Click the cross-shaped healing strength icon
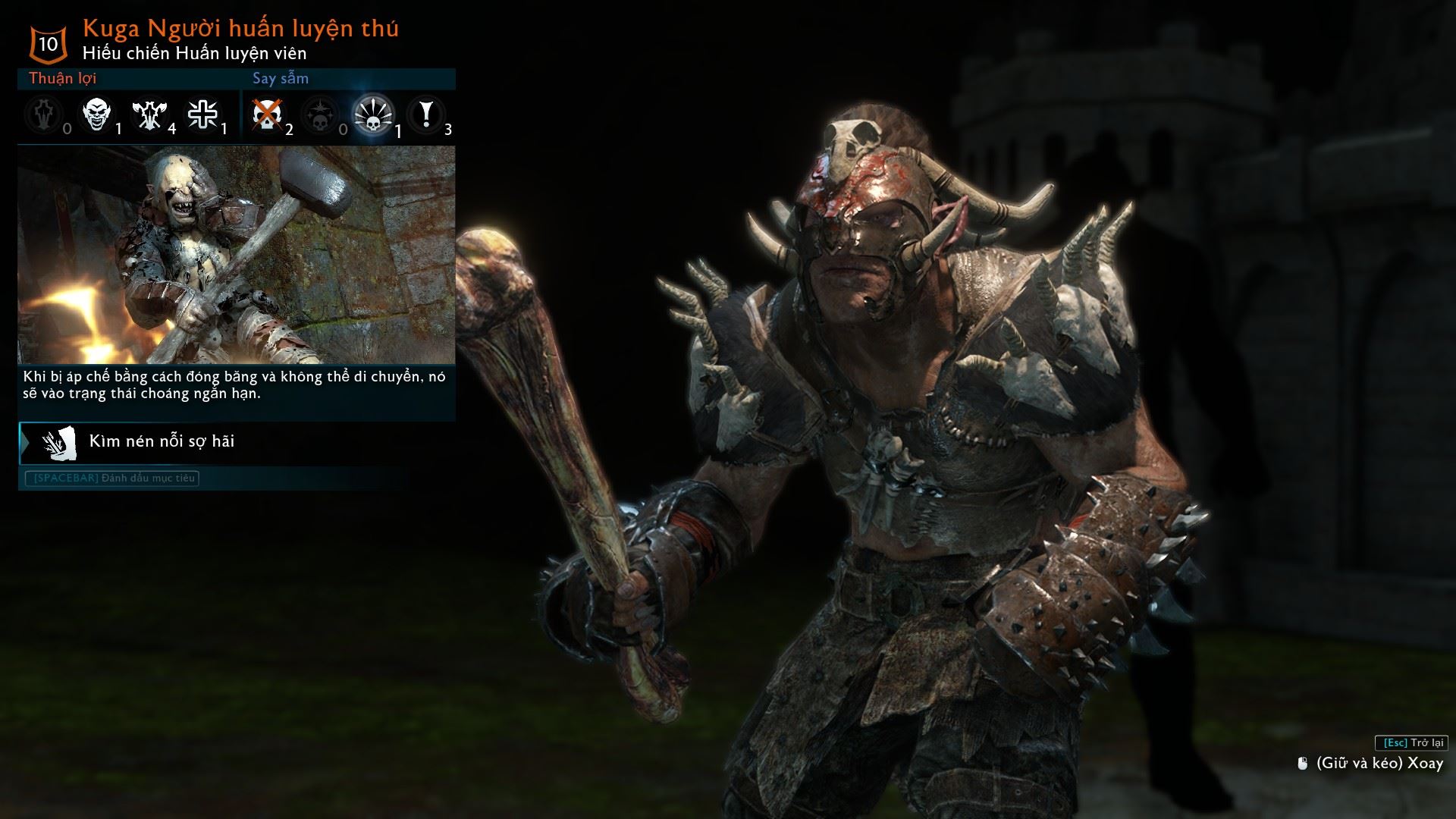 (202, 115)
